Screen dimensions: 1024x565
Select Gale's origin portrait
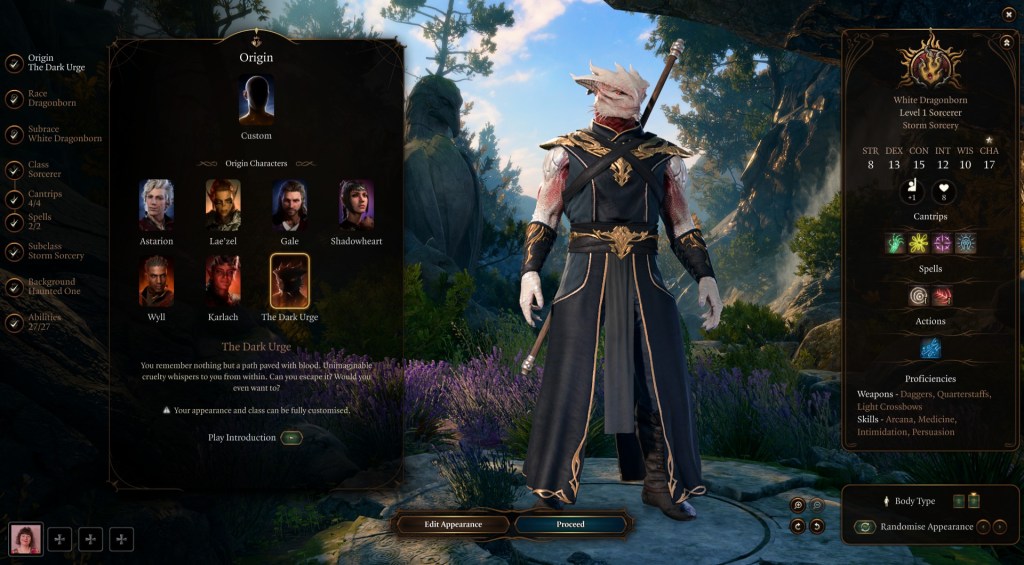coord(289,204)
